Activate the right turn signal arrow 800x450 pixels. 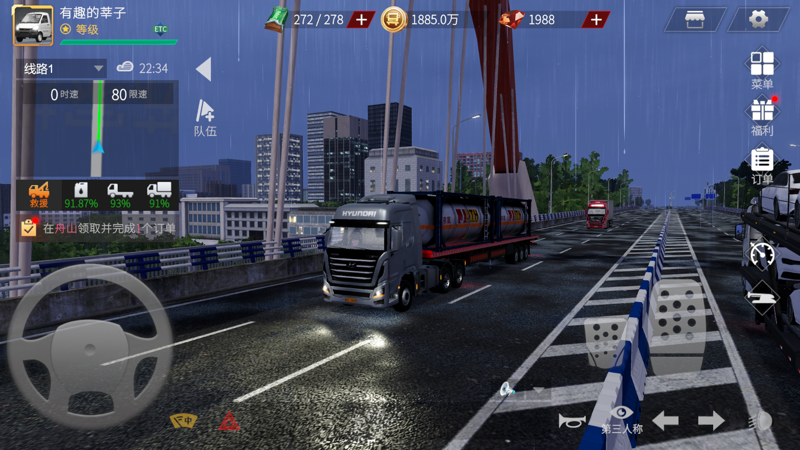[711, 421]
